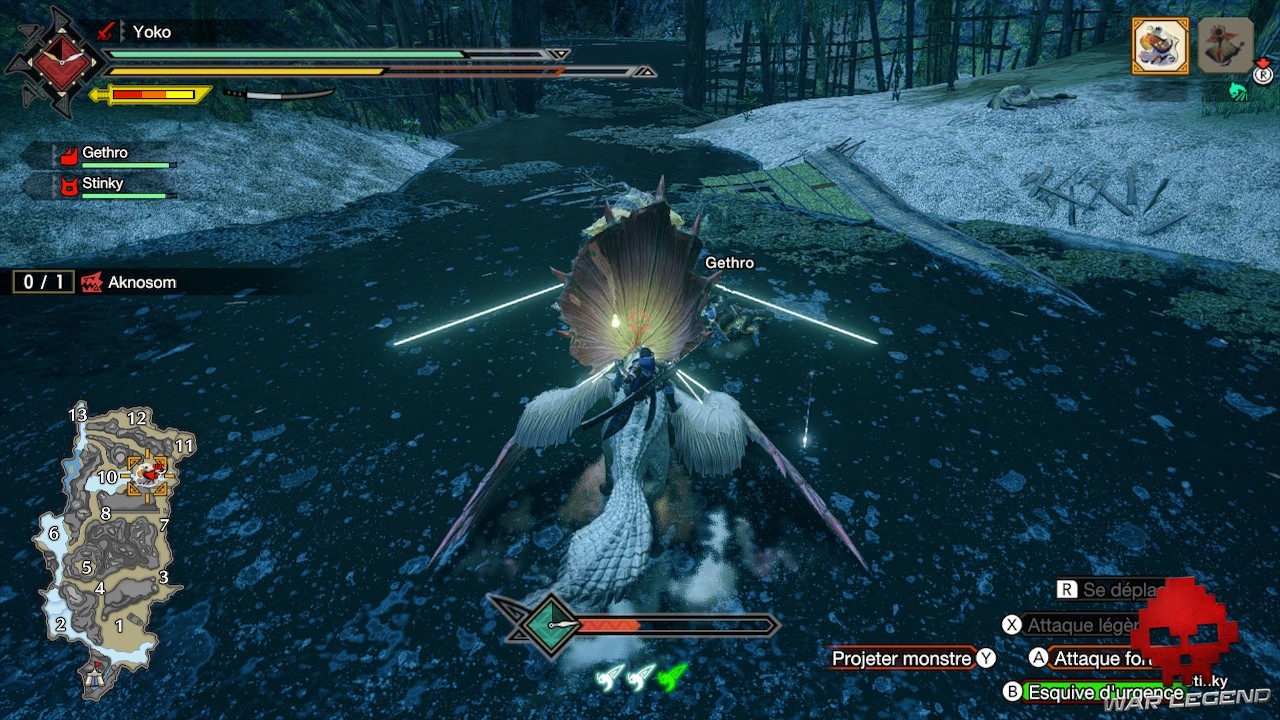Viewport: 1280px width, 720px height.
Task: Click the War Legend red skull logo
Action: 1185,630
